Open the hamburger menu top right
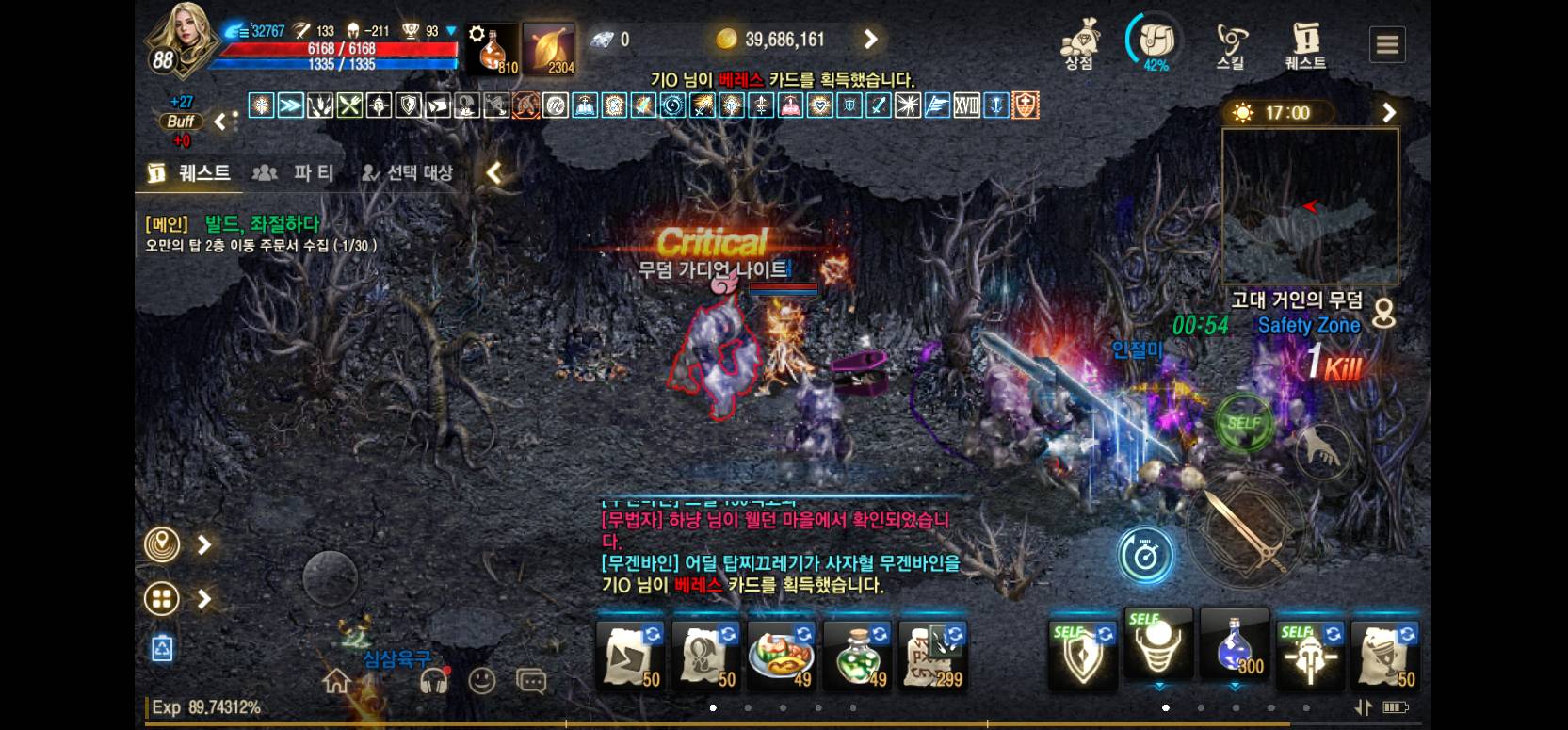 click(x=1386, y=43)
